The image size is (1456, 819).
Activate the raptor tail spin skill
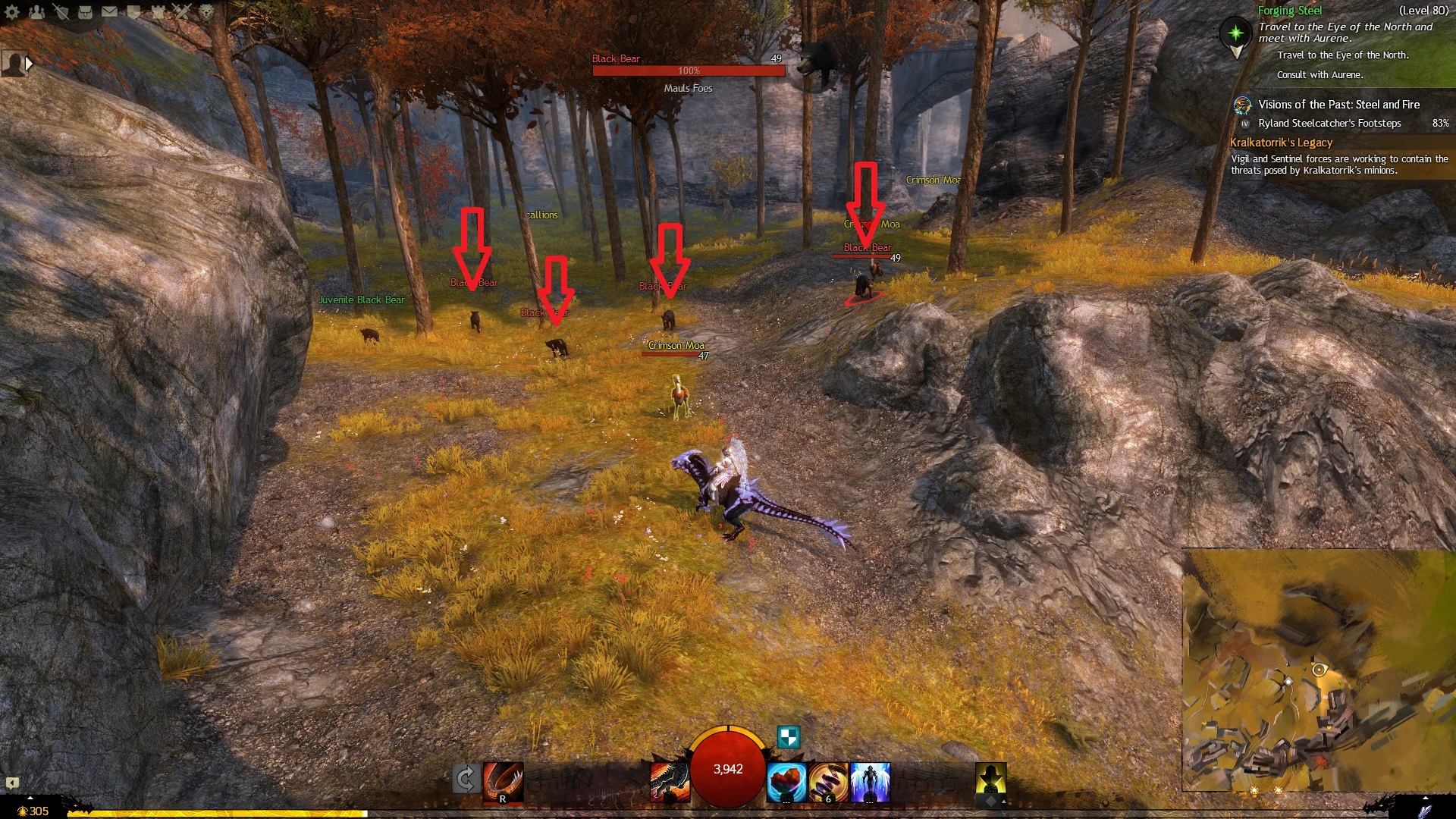tap(503, 781)
